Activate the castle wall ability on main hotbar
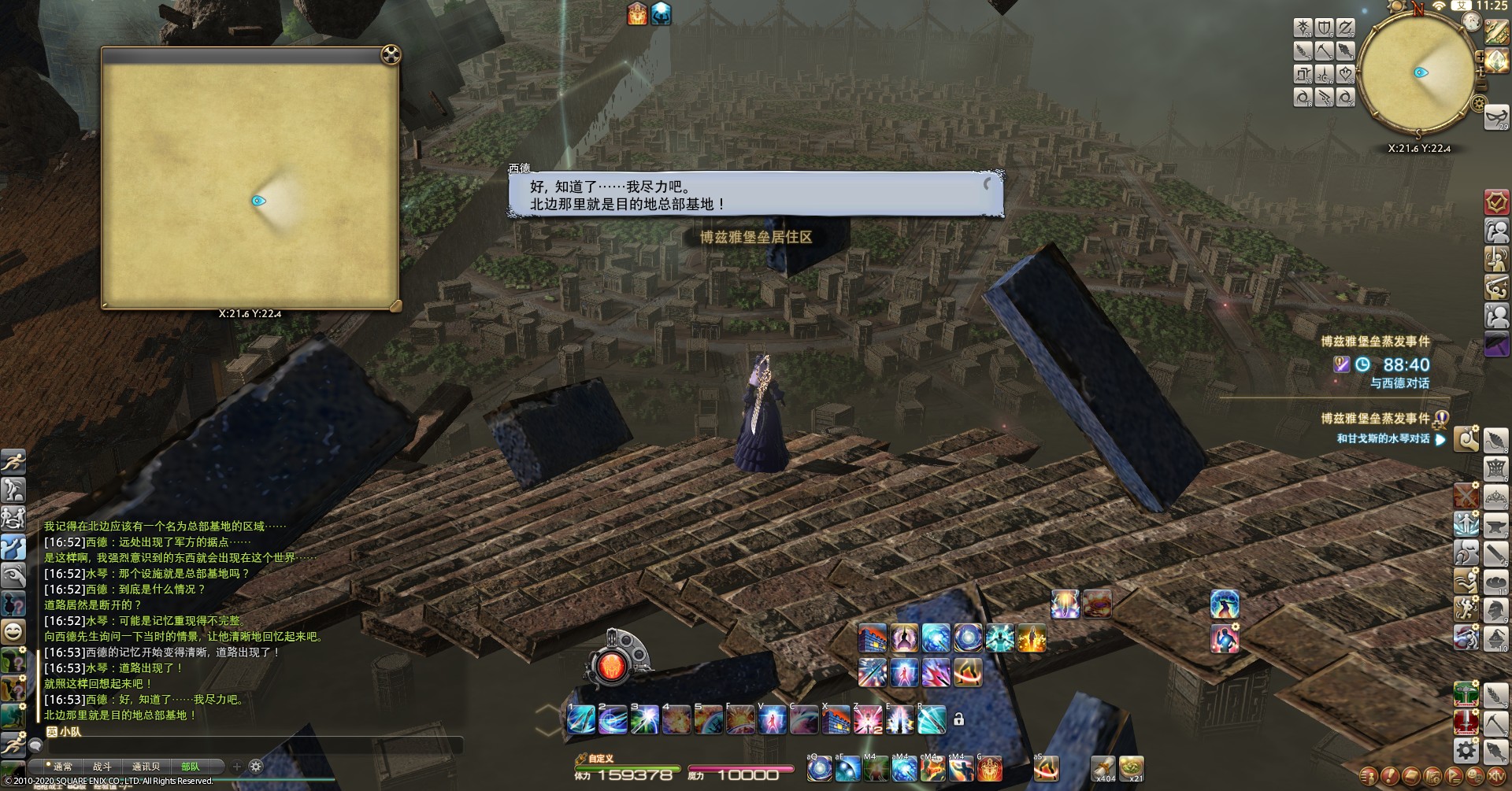This screenshot has width=1512, height=791. (836, 719)
